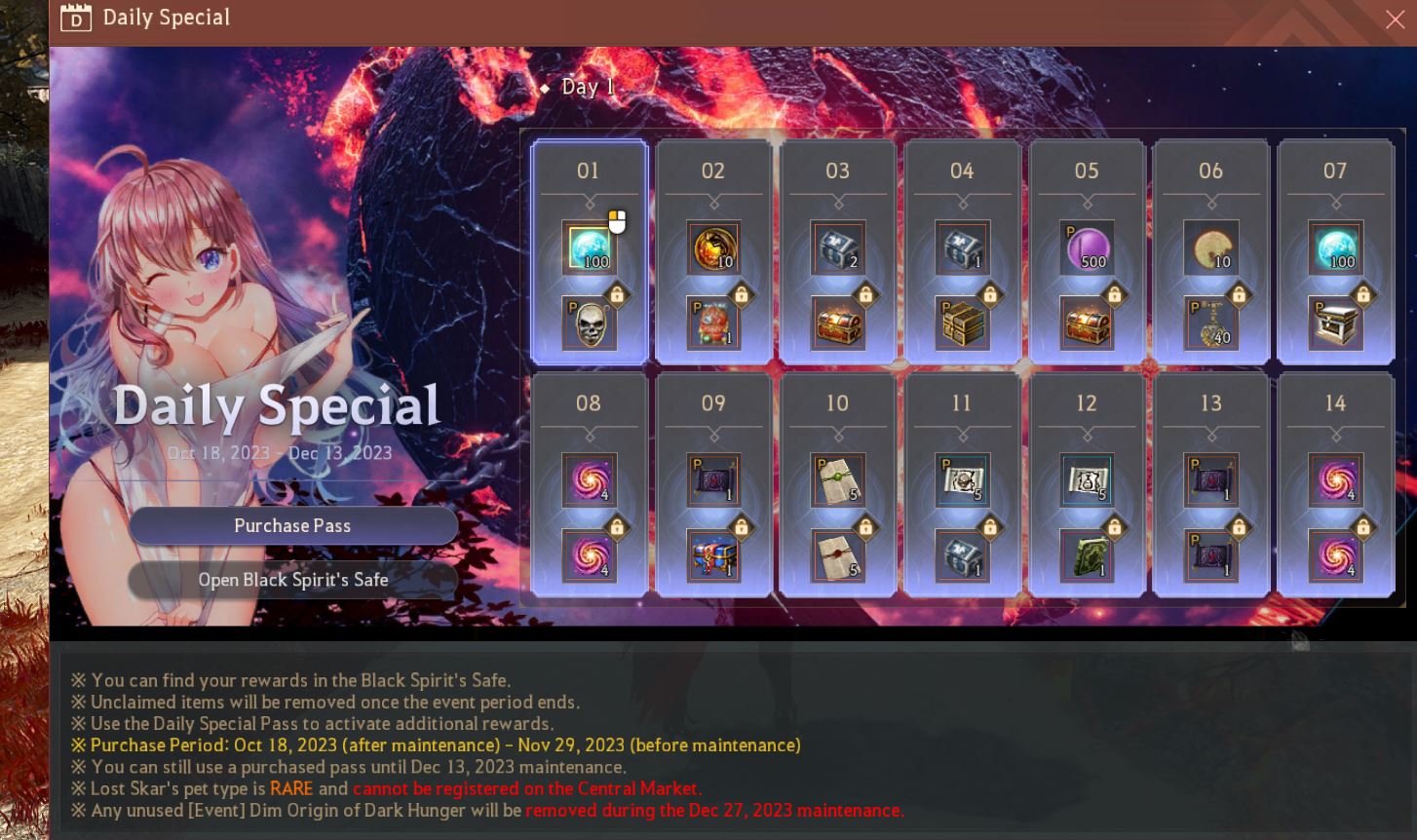Select the skull mask pet reward under Day 01
Viewport: 1417px width, 840px height.
point(589,323)
